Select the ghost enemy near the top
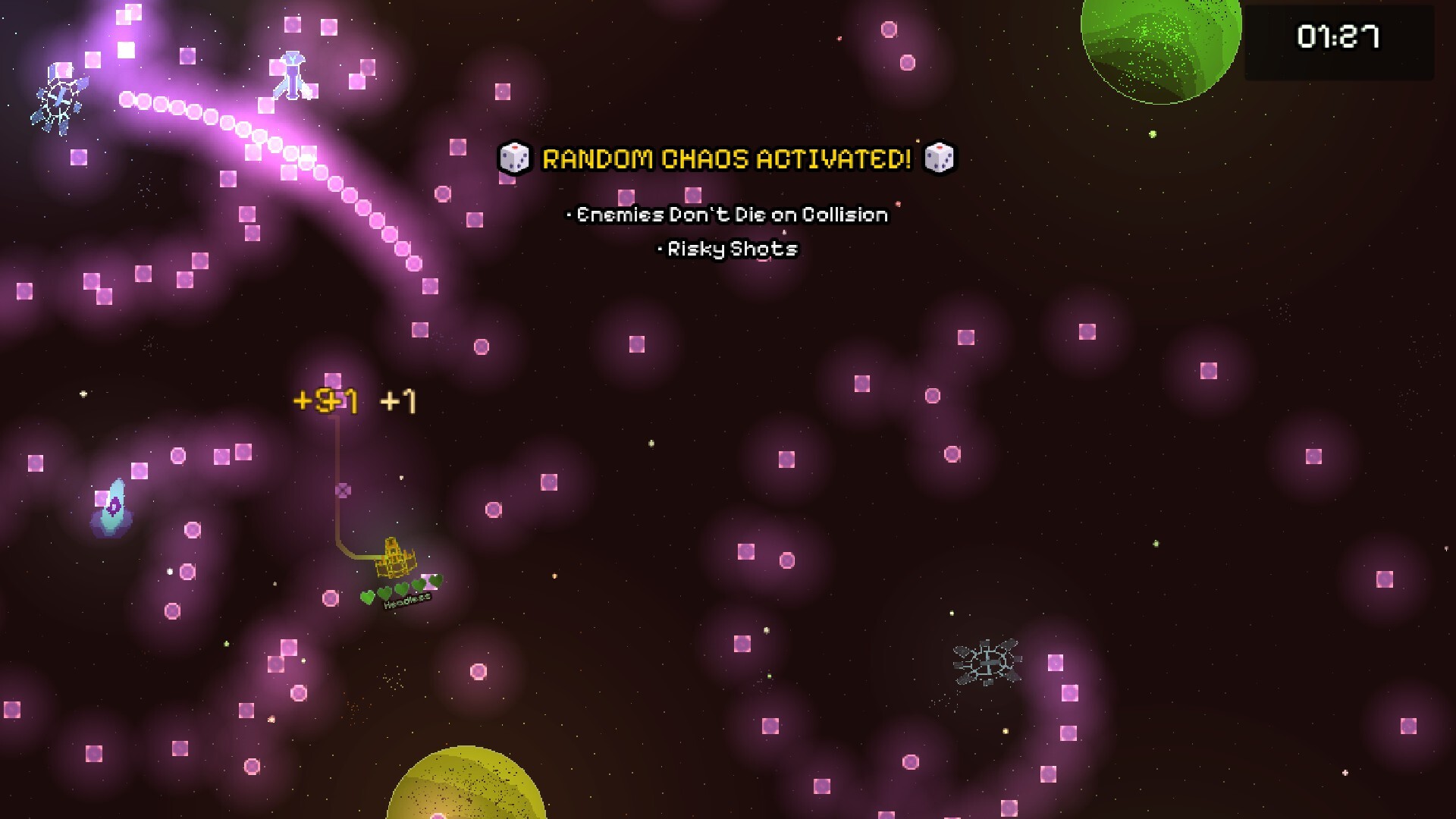Viewport: 1456px width, 819px height. pos(290,76)
